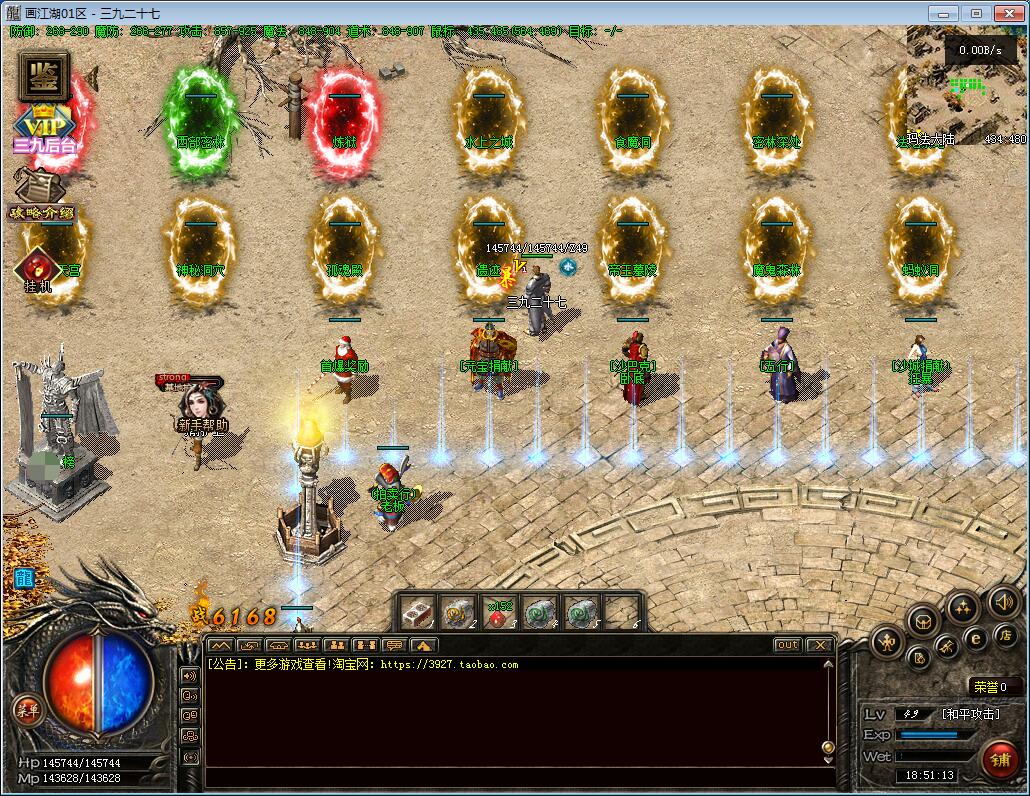Close the chat panel with the X button
The height and width of the screenshot is (796, 1030).
coord(819,645)
